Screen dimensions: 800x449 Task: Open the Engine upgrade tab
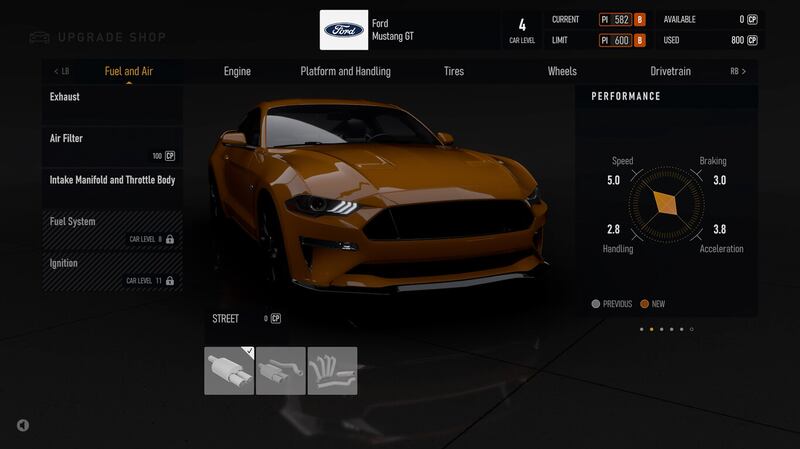(237, 71)
